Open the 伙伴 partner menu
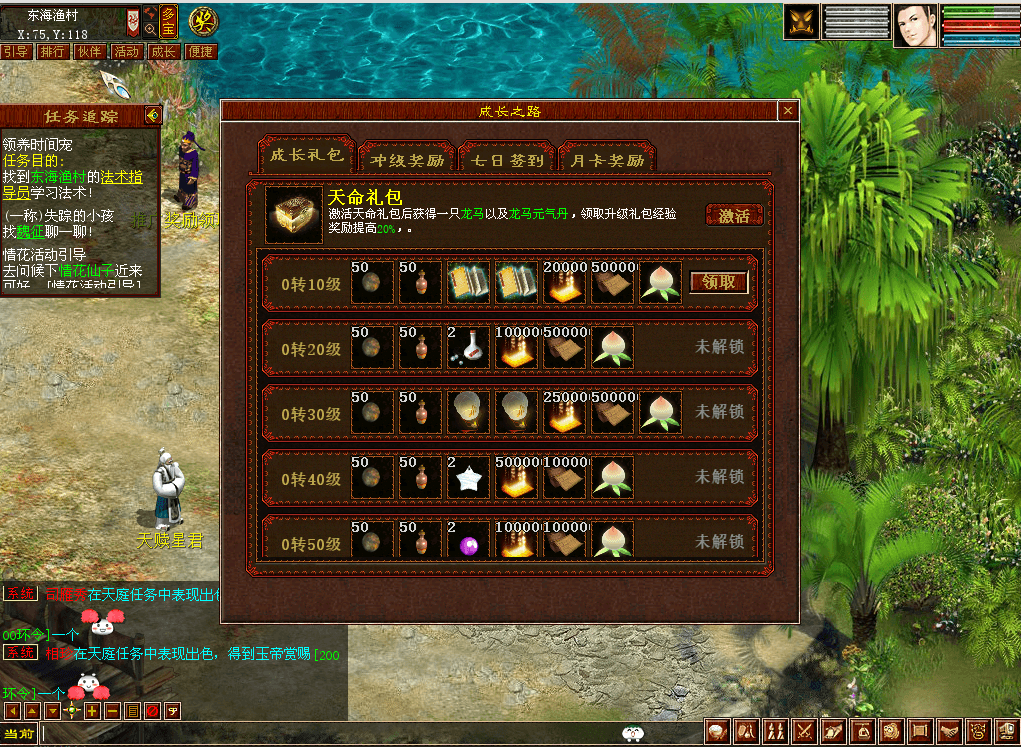This screenshot has width=1021, height=747. (x=89, y=51)
